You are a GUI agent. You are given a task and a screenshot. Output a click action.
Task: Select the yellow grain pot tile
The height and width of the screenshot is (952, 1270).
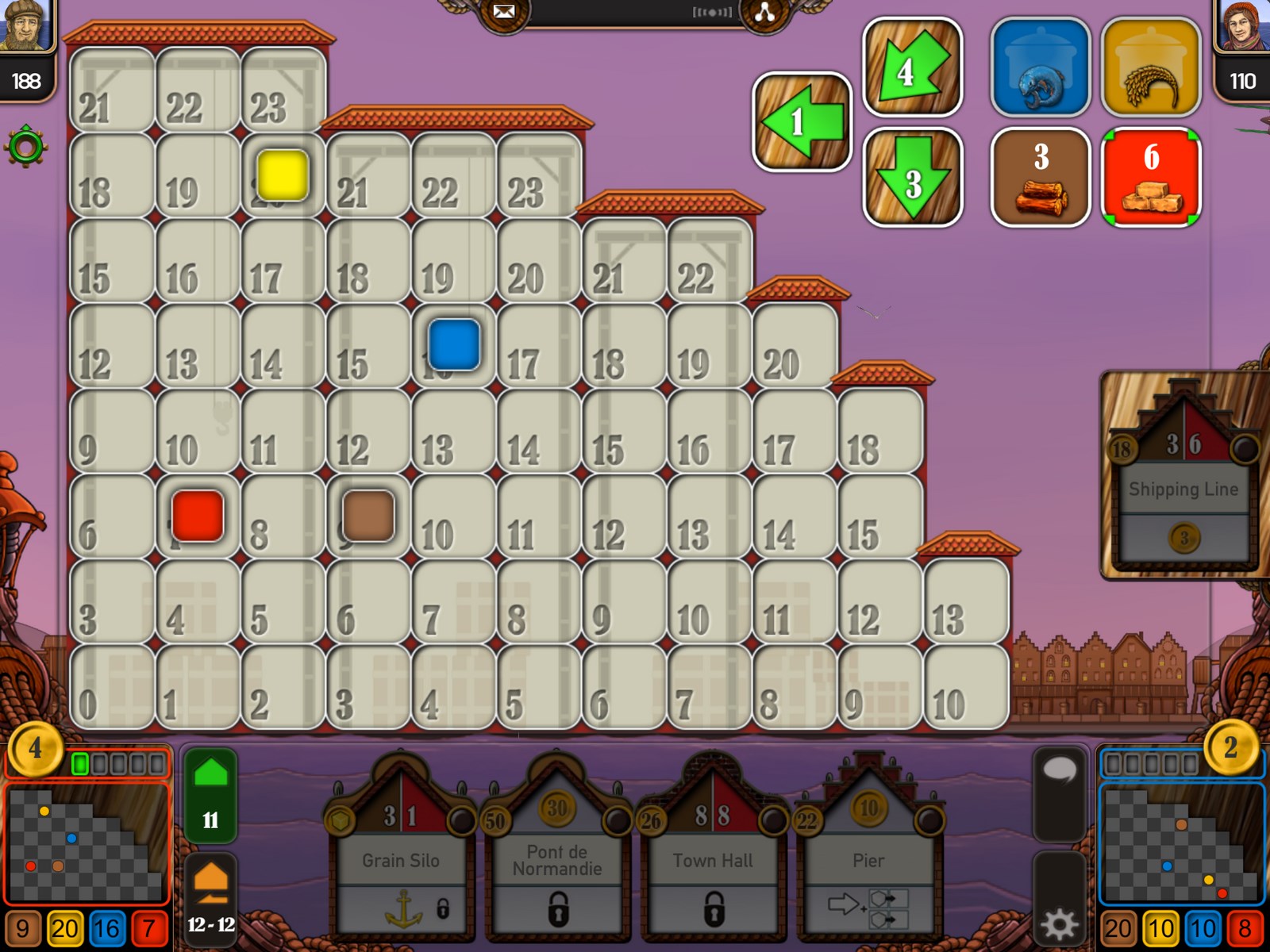pos(1150,68)
